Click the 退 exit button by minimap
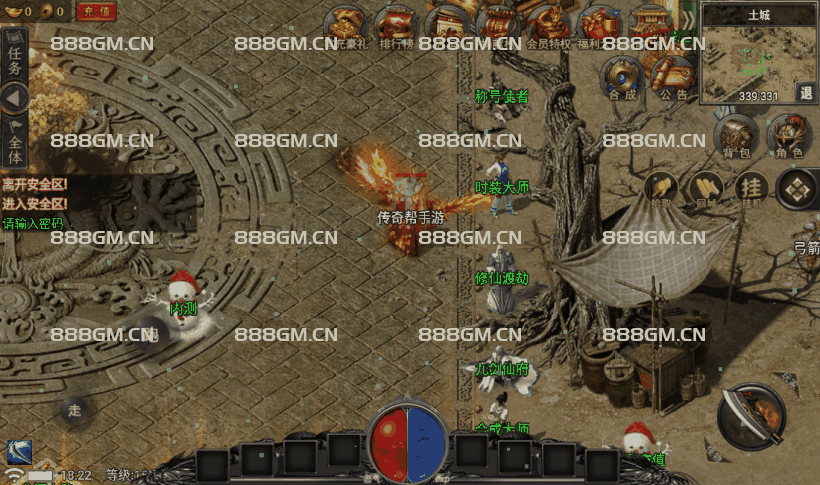This screenshot has height=485, width=820. (x=806, y=93)
